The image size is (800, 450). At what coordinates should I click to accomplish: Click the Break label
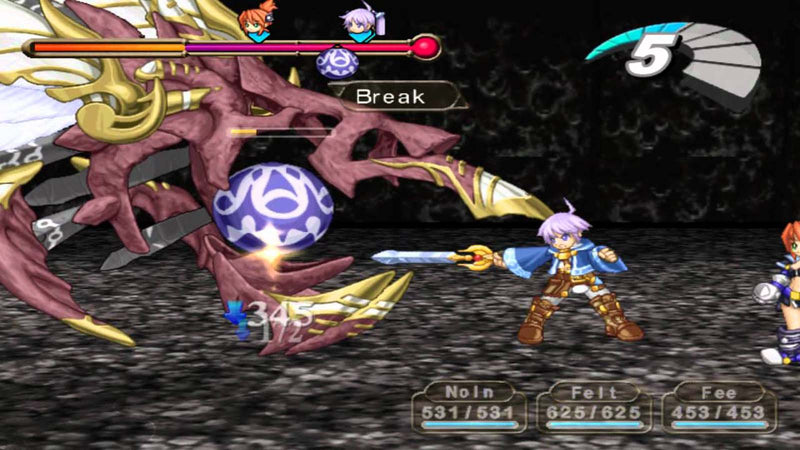pyautogui.click(x=391, y=97)
